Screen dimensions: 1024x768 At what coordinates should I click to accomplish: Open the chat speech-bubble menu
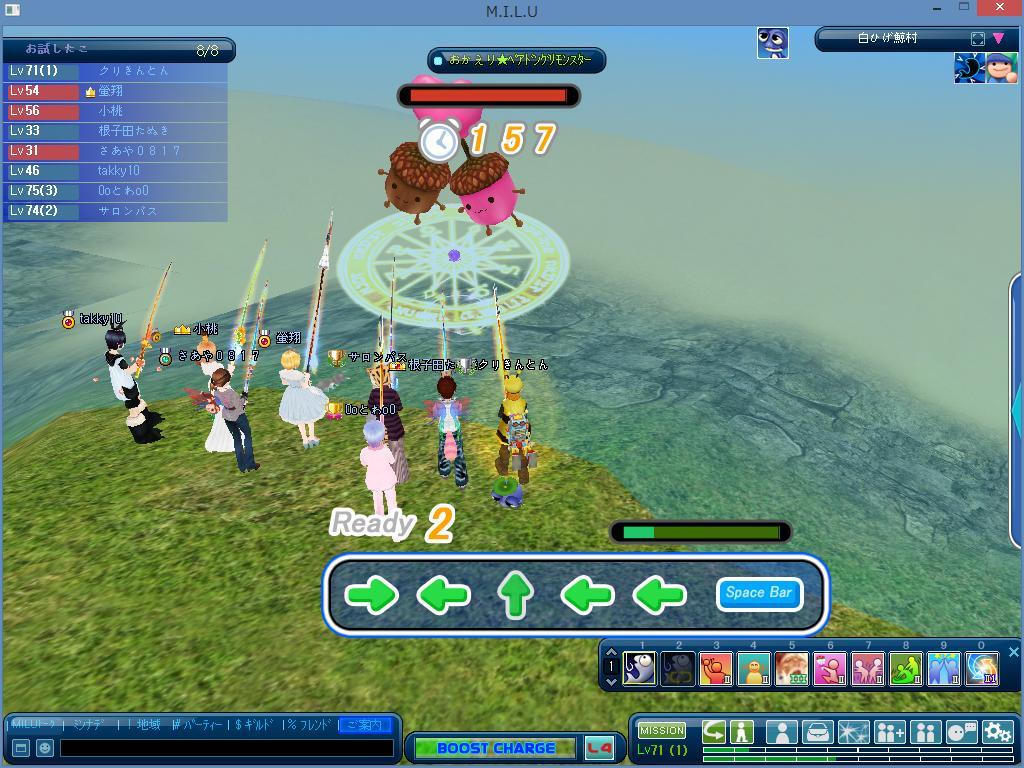(x=961, y=732)
